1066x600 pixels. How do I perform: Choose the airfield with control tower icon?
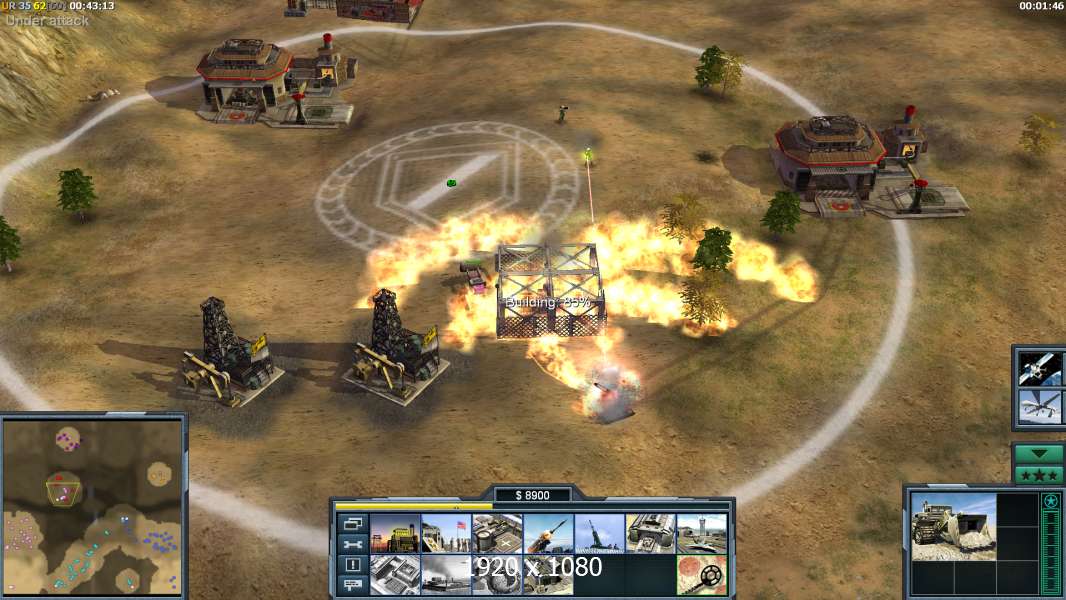point(702,534)
